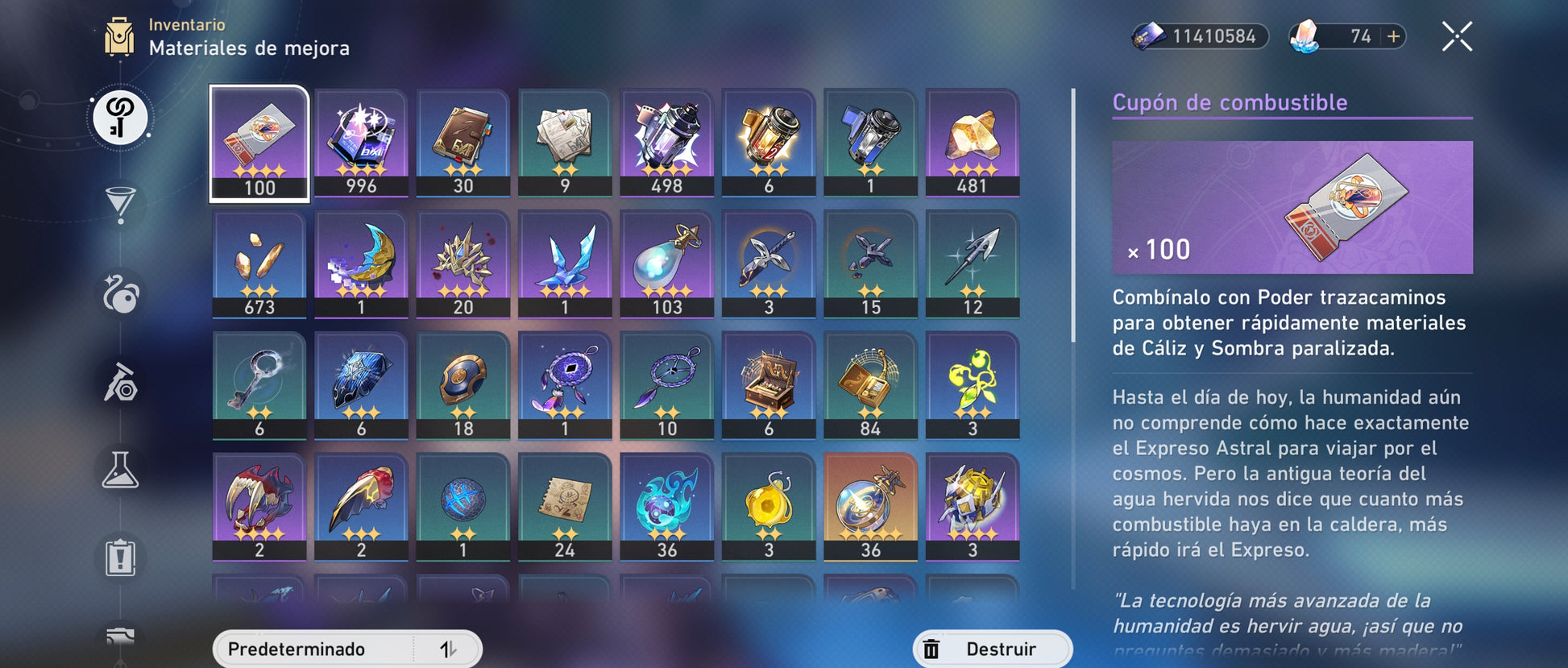Select the Cupón de combustible slot with 100
The width and height of the screenshot is (1568, 668).
tap(259, 143)
